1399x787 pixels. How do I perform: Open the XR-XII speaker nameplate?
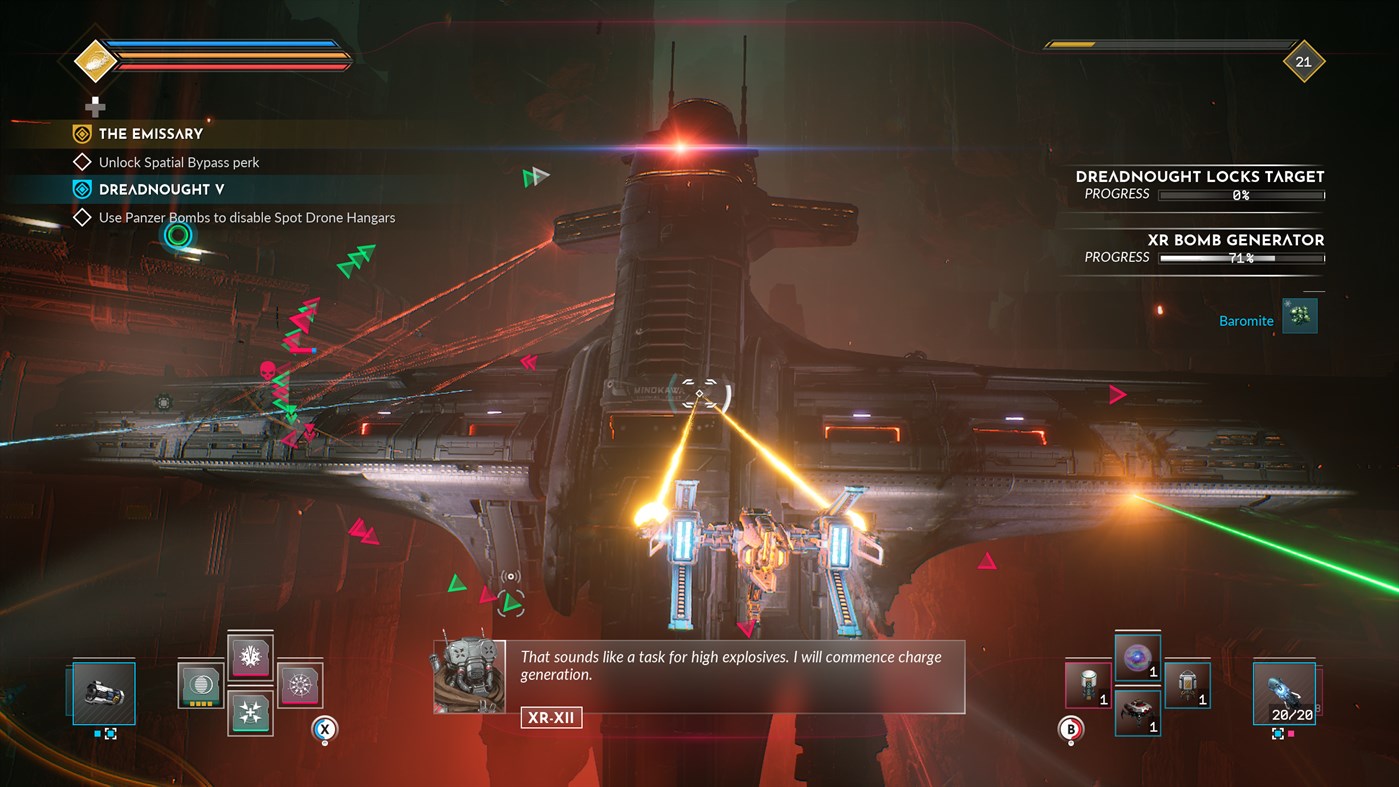[549, 717]
